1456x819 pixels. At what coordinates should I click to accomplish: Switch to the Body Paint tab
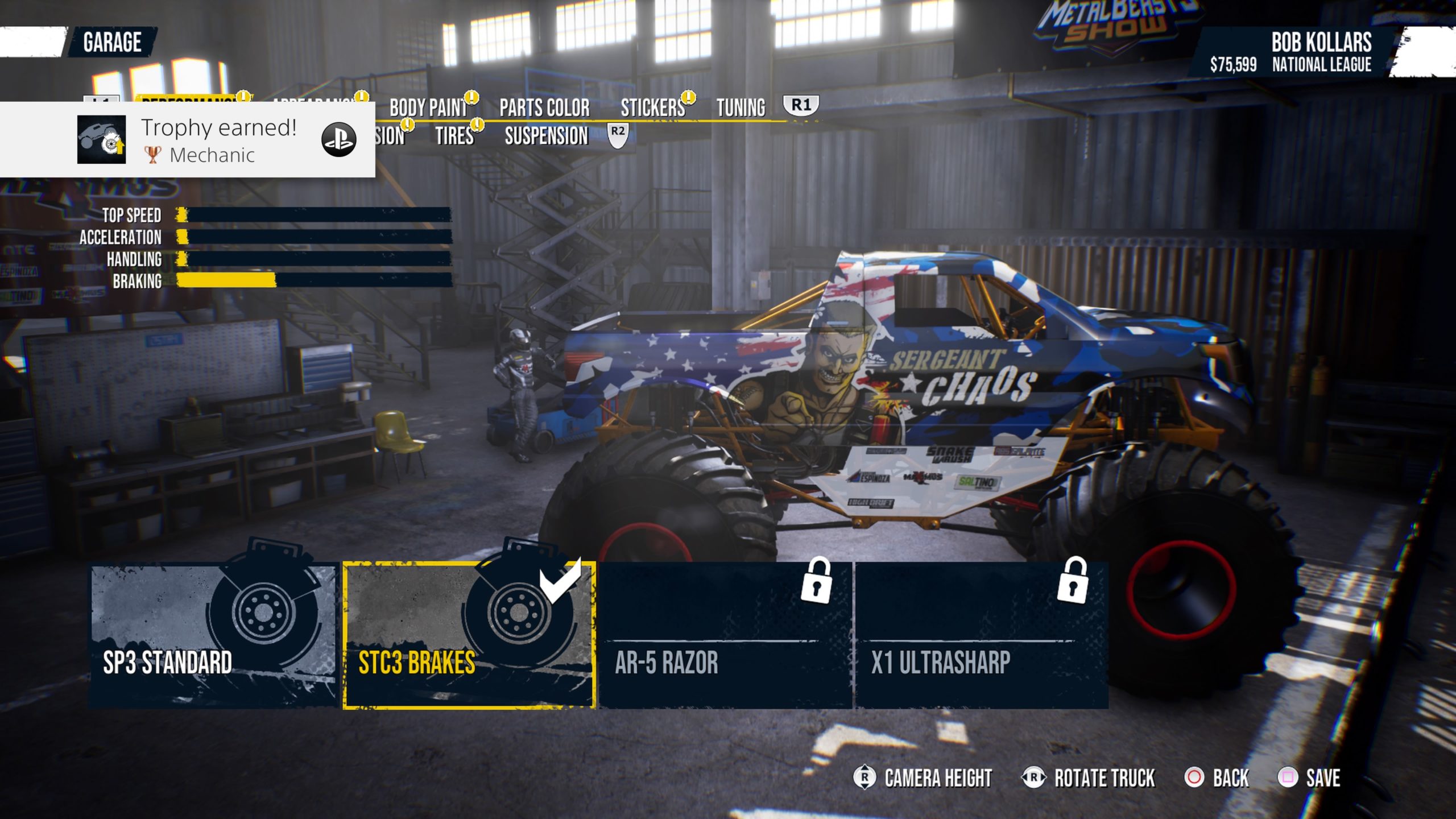pyautogui.click(x=428, y=107)
